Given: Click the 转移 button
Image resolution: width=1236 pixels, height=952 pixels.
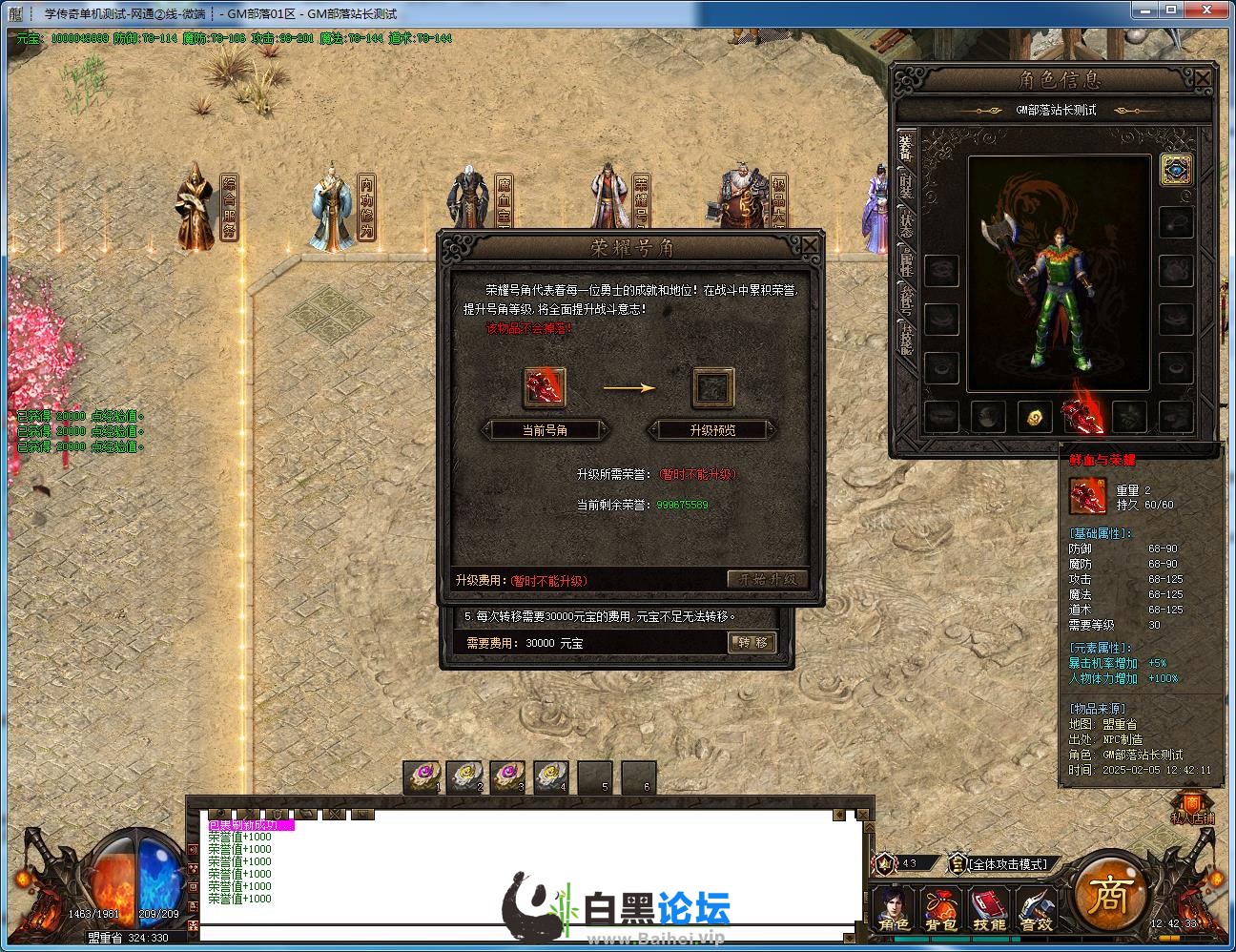Looking at the screenshot, I should [752, 643].
